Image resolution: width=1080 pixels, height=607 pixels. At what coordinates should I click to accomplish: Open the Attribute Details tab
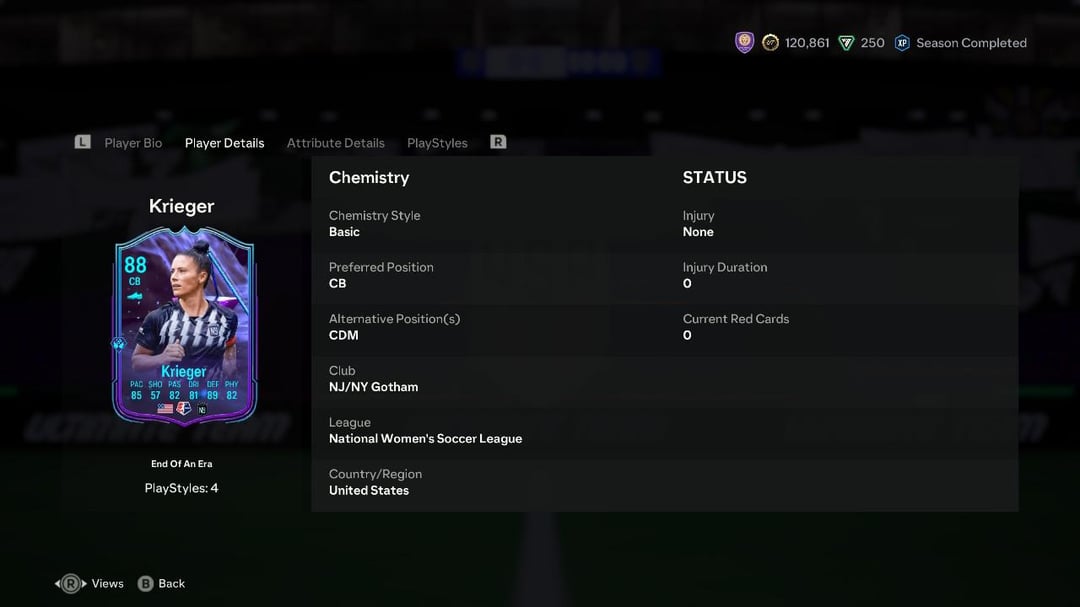click(335, 143)
